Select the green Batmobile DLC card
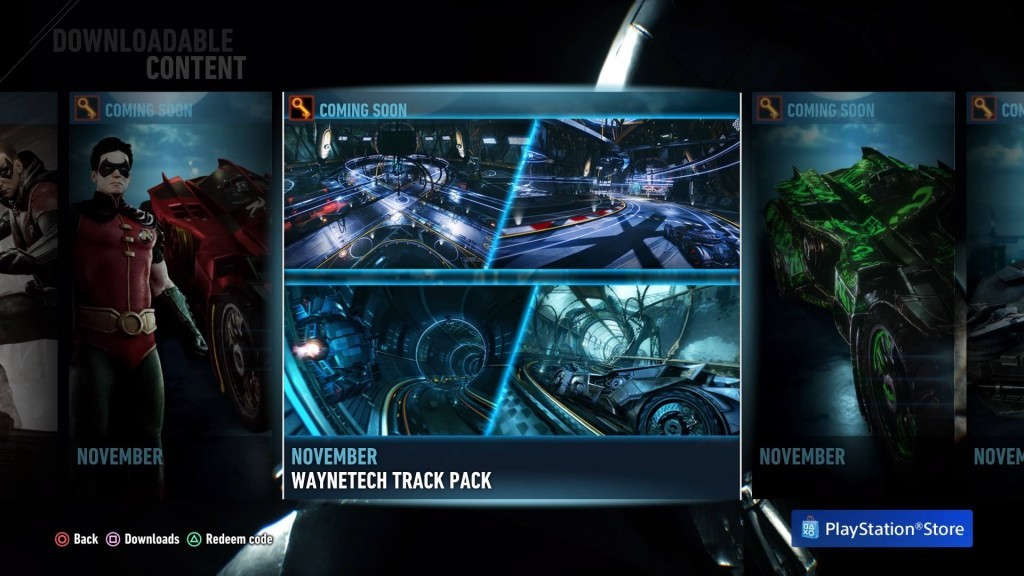The width and height of the screenshot is (1024, 576). tap(852, 290)
